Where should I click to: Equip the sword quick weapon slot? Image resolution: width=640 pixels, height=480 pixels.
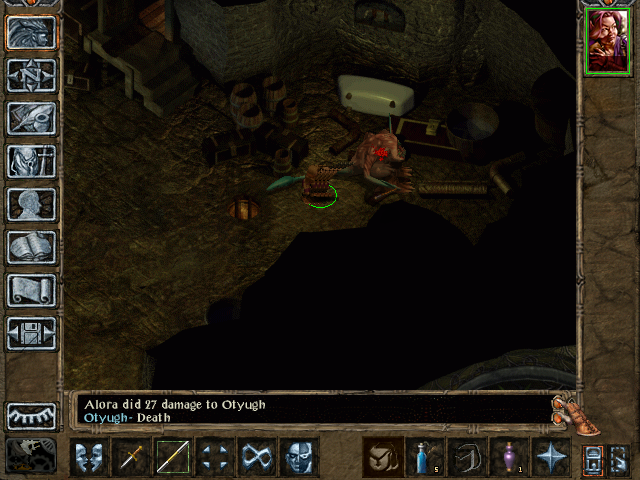[132, 458]
